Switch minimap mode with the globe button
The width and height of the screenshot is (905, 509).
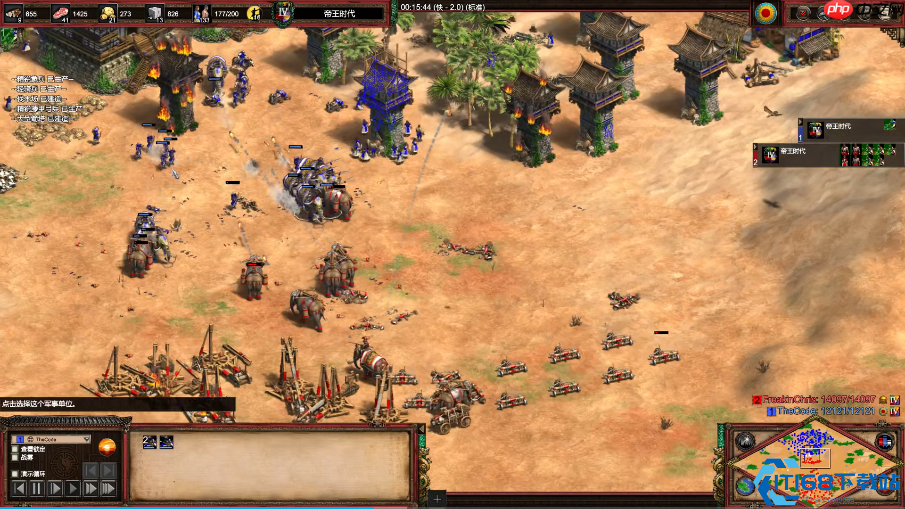743,487
